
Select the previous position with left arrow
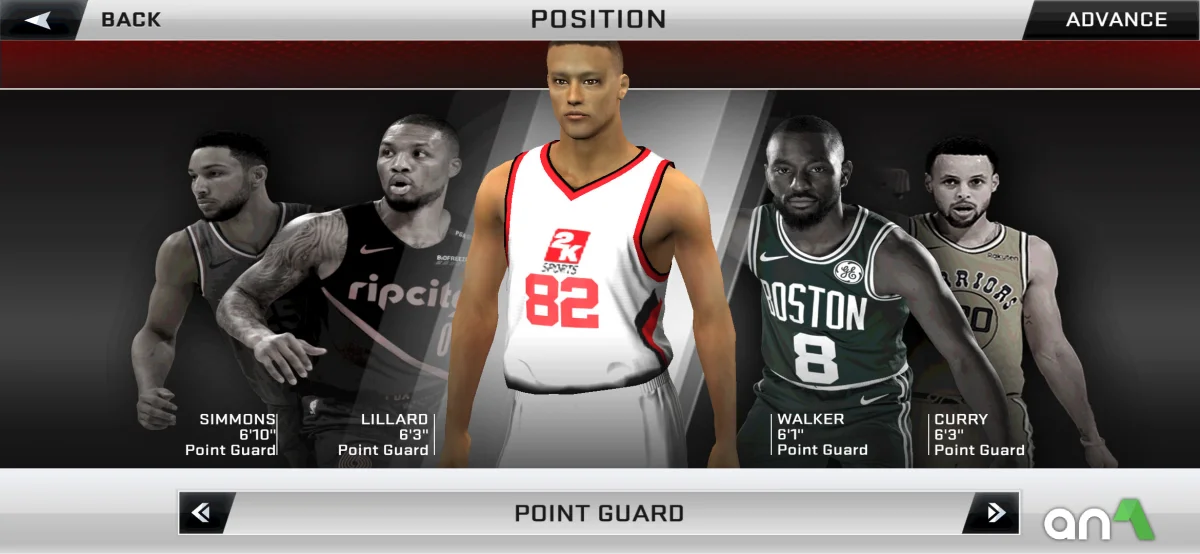(201, 513)
